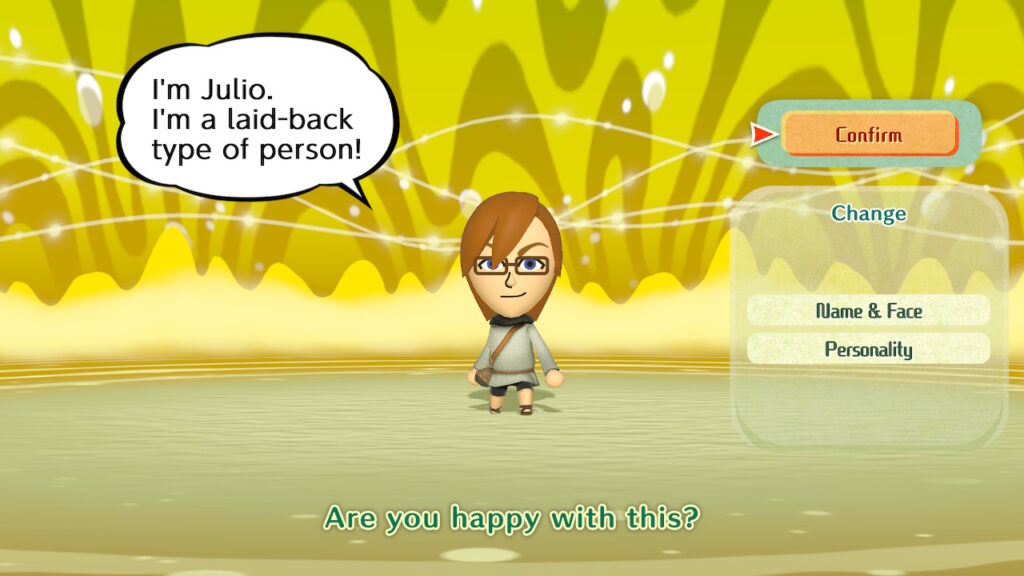
Task: Change the Name & Face
Action: coord(868,311)
